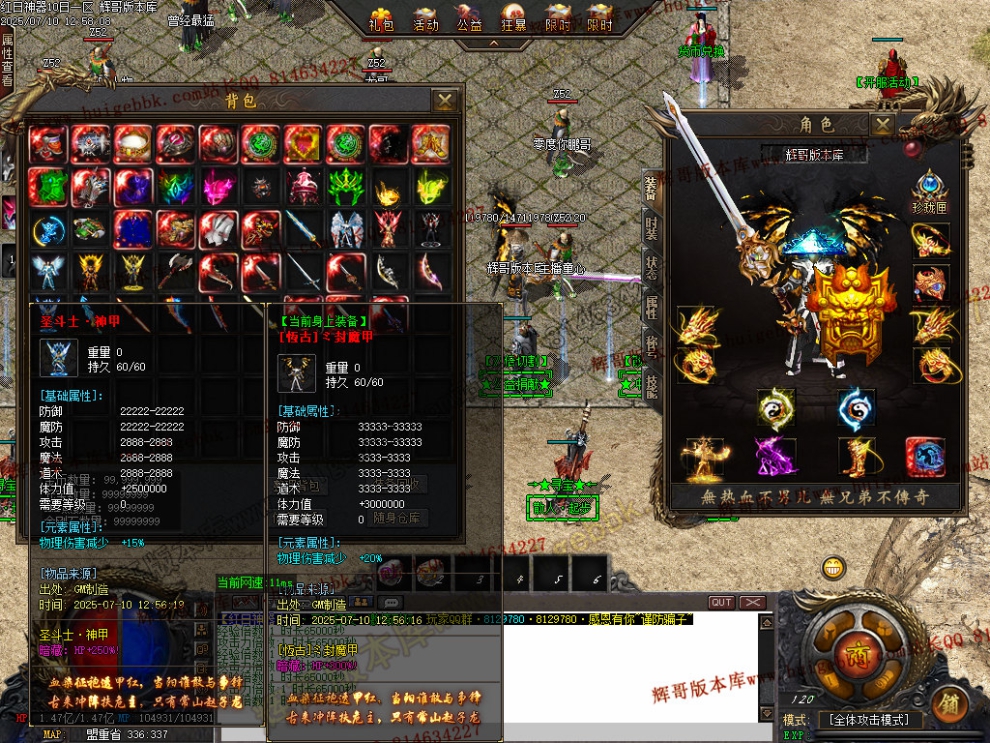This screenshot has height=743, width=990.
Task: Select the purple beast mount equipment slot
Action: pos(774,457)
